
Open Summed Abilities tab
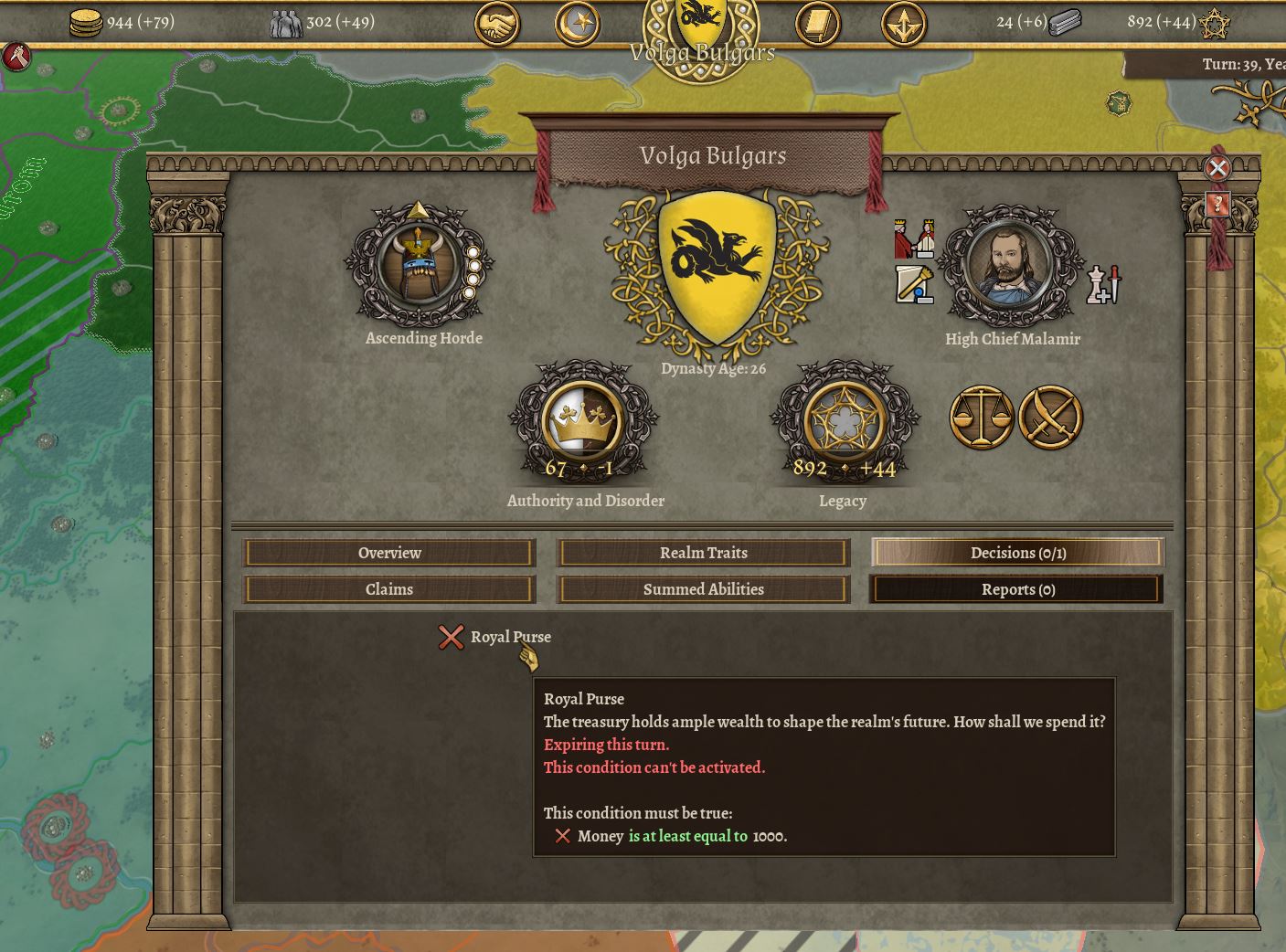pos(703,589)
